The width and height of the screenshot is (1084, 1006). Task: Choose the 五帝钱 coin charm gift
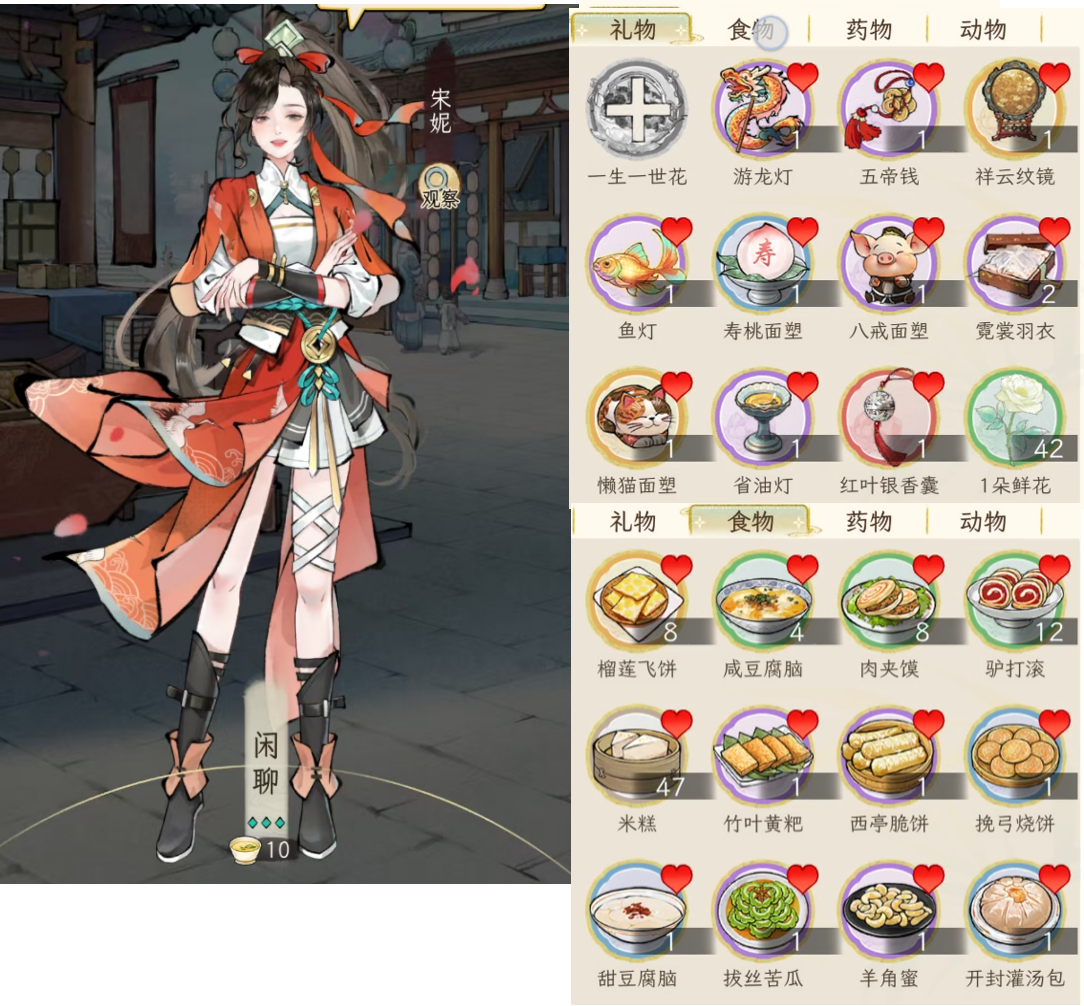click(x=889, y=109)
